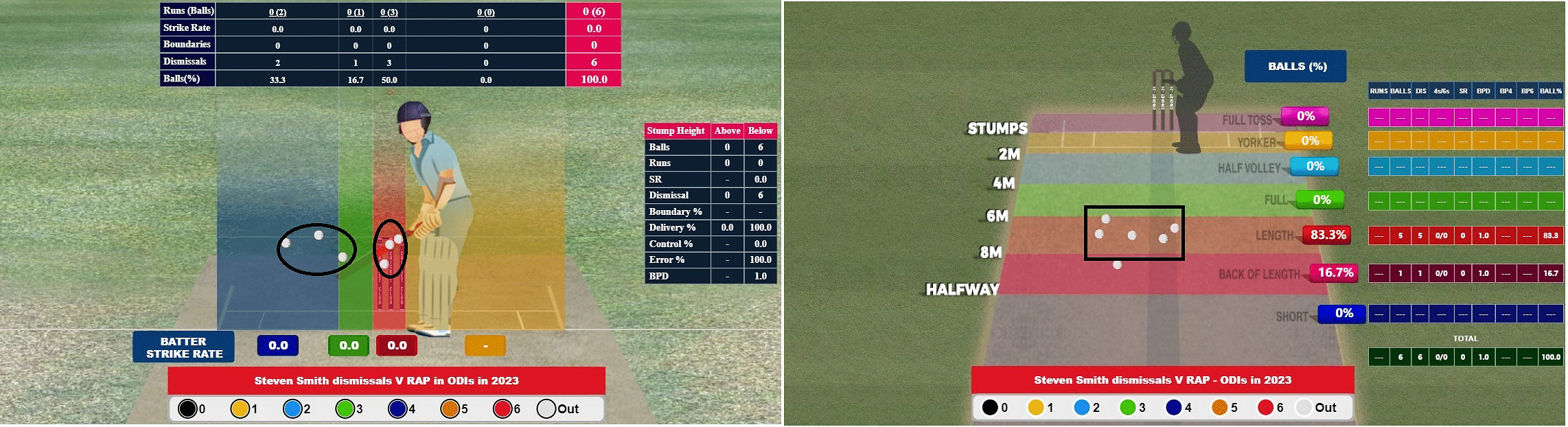The height and width of the screenshot is (427, 1568).
Task: Open the underlined 0 (2) runs link
Action: (277, 12)
